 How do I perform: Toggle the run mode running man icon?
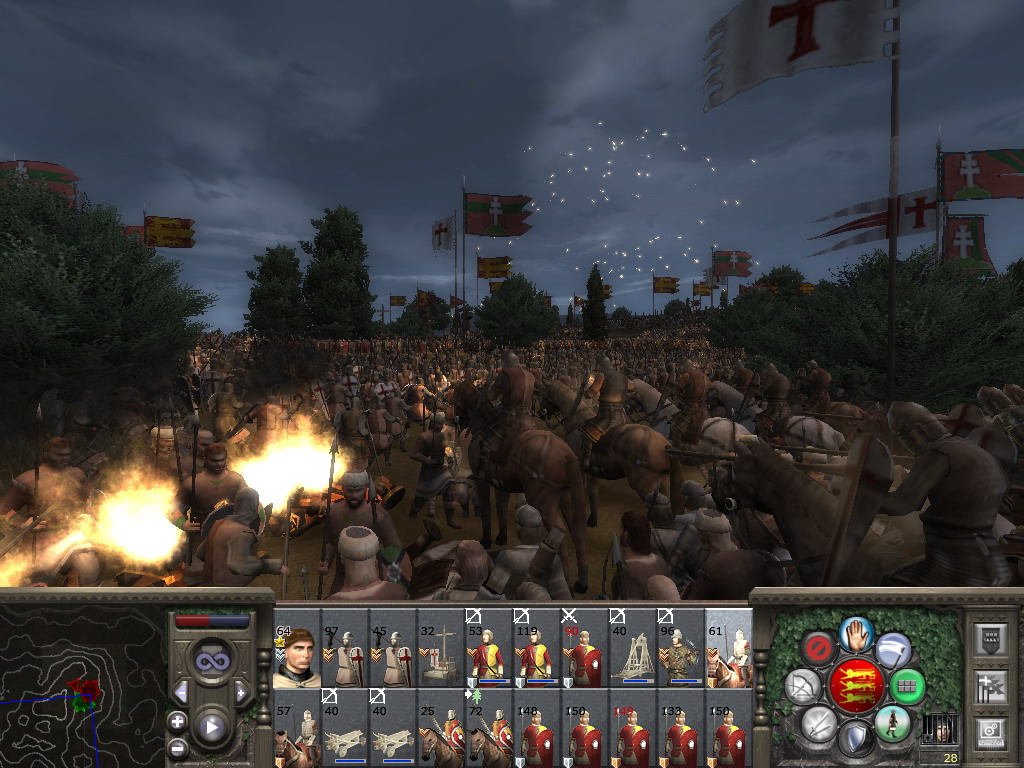(890, 722)
